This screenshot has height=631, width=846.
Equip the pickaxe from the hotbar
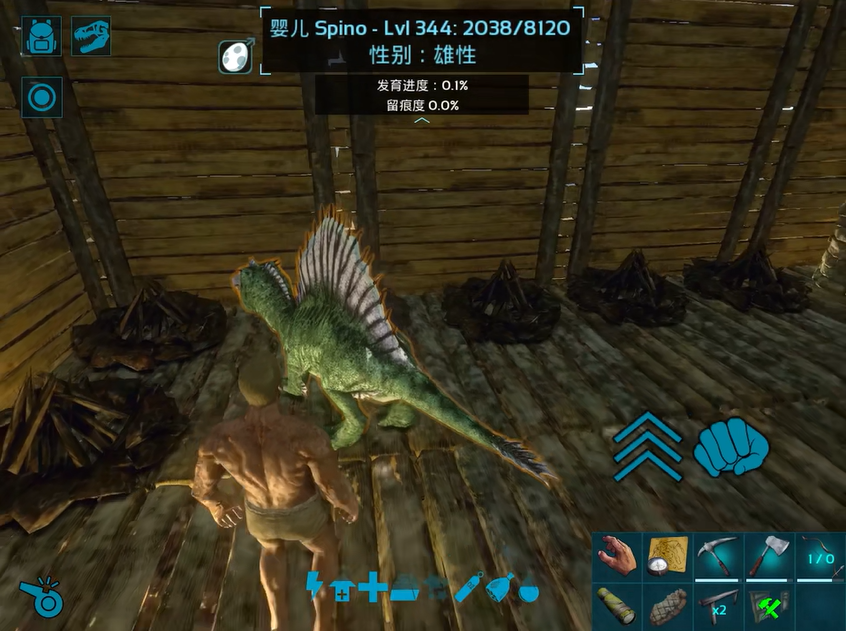coord(717,557)
